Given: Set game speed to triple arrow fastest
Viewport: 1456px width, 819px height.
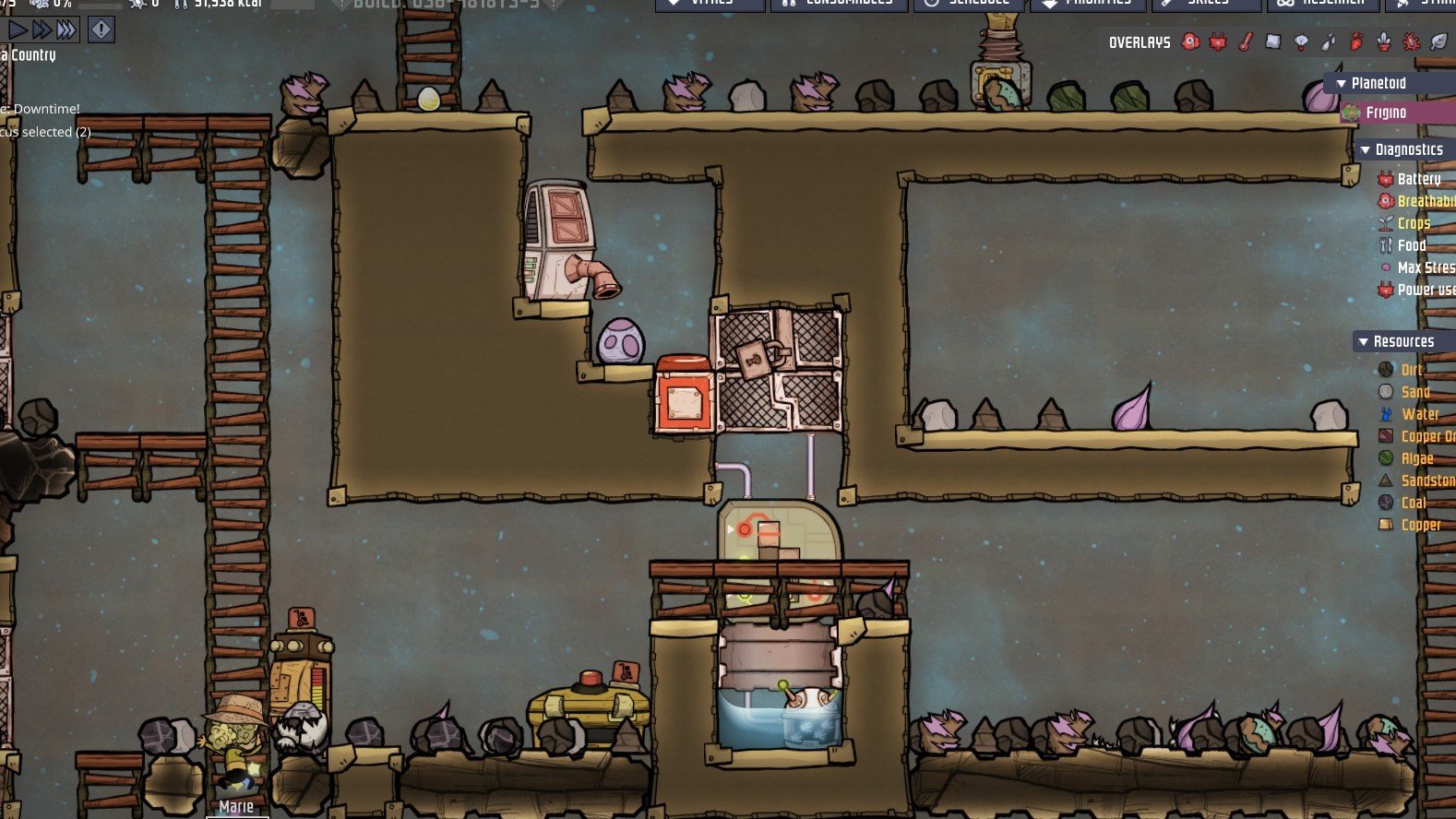Looking at the screenshot, I should point(66,30).
